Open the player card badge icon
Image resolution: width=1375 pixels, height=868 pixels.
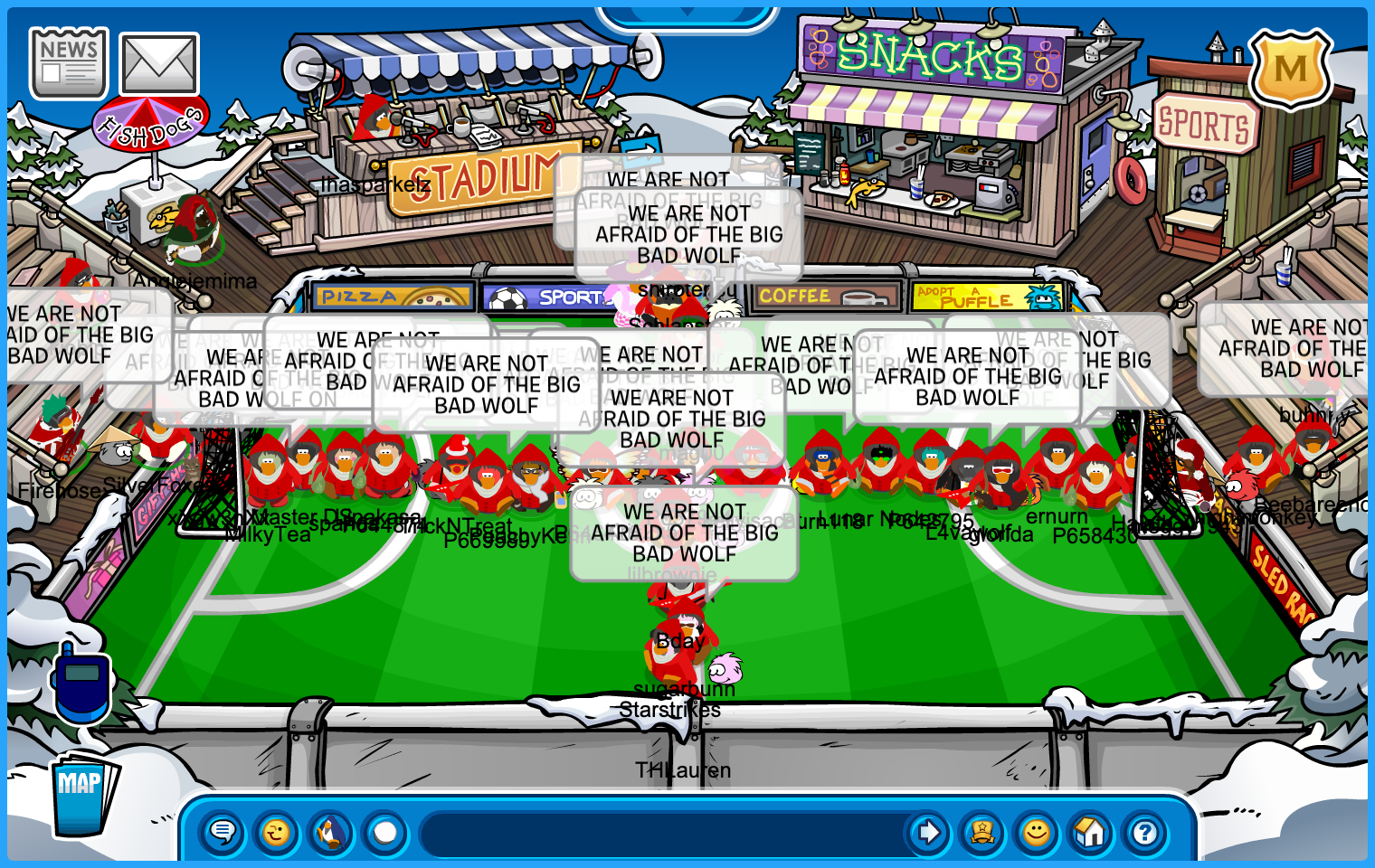tap(982, 832)
